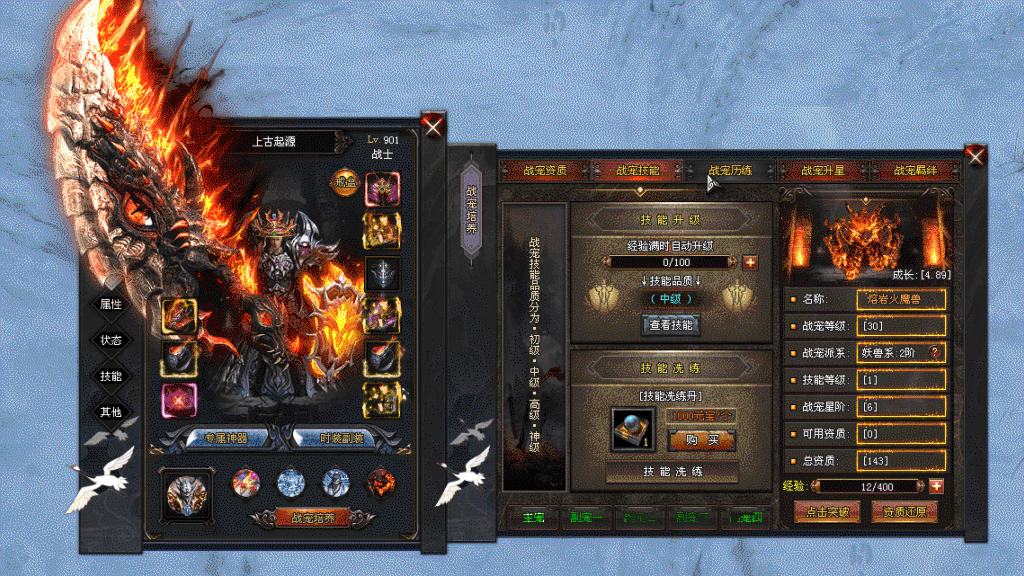This screenshot has height=576, width=1024.
Task: Select the 战宠历练 tab
Action: click(730, 170)
